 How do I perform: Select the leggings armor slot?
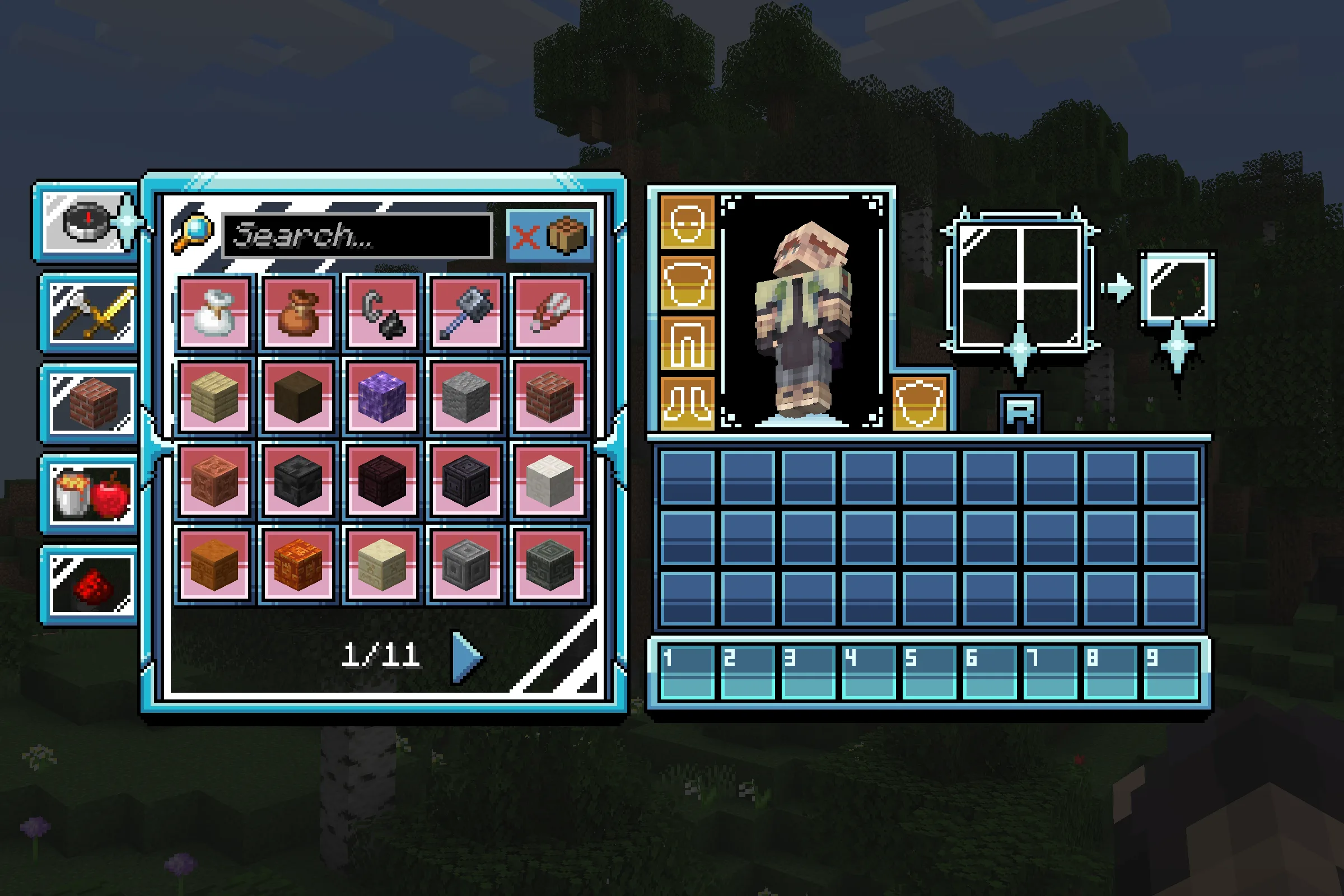687,343
